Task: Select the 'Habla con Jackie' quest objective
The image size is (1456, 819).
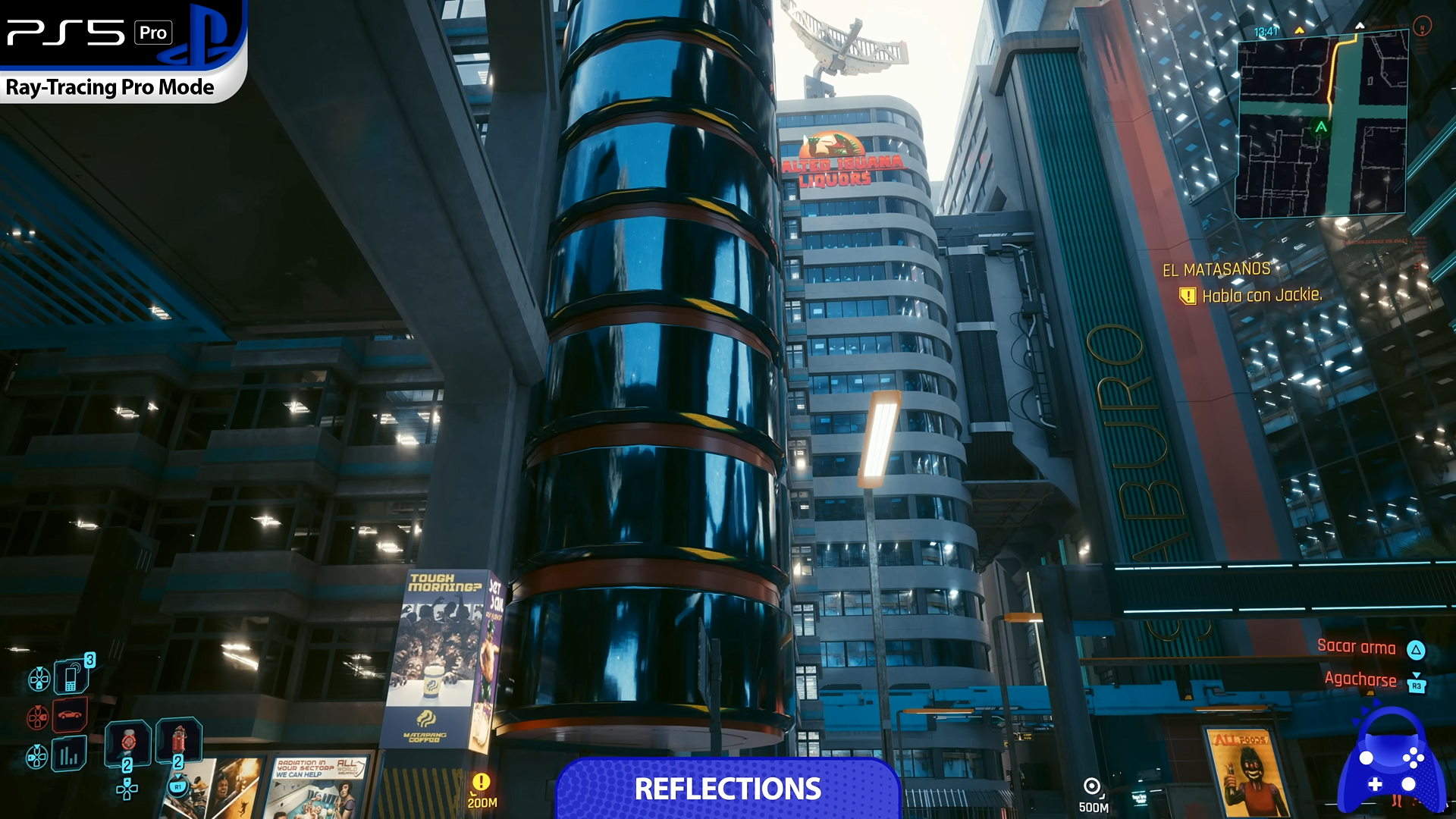Action: pyautogui.click(x=1261, y=296)
